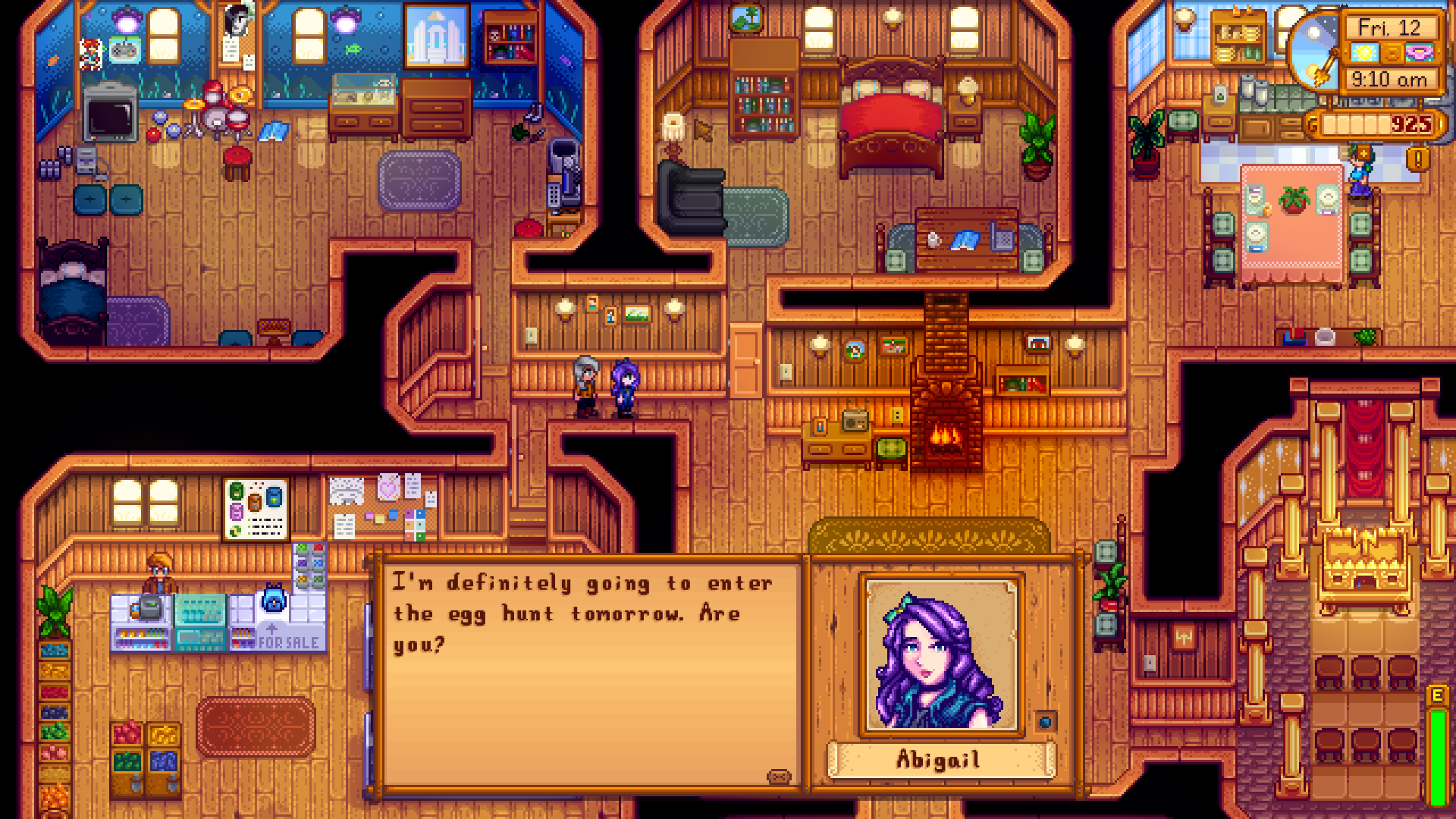1456x819 pixels.
Task: Click Abigail's portrait in the dialogue box
Action: (940, 656)
